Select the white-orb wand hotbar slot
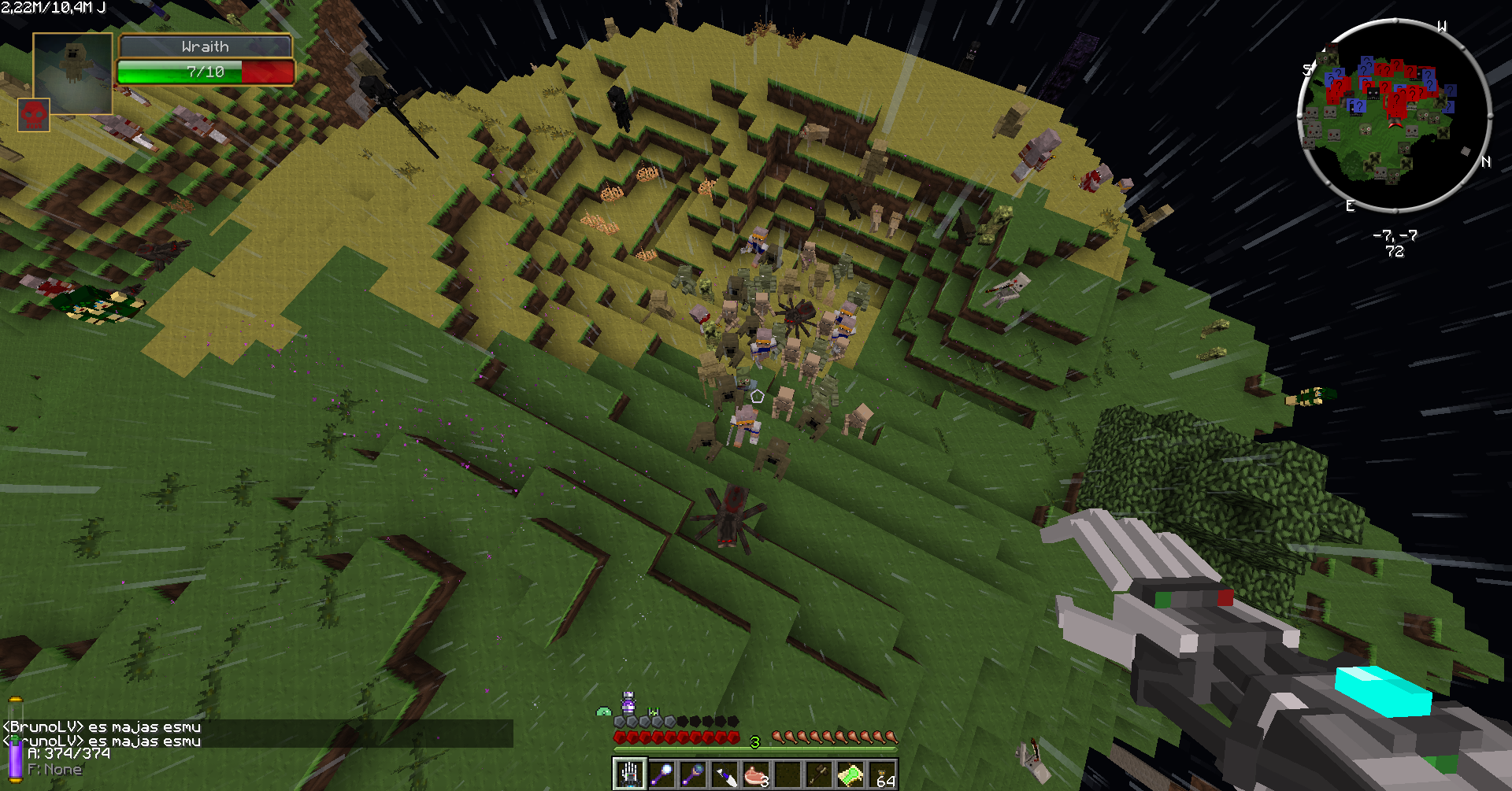This screenshot has width=1512, height=791. tap(661, 774)
